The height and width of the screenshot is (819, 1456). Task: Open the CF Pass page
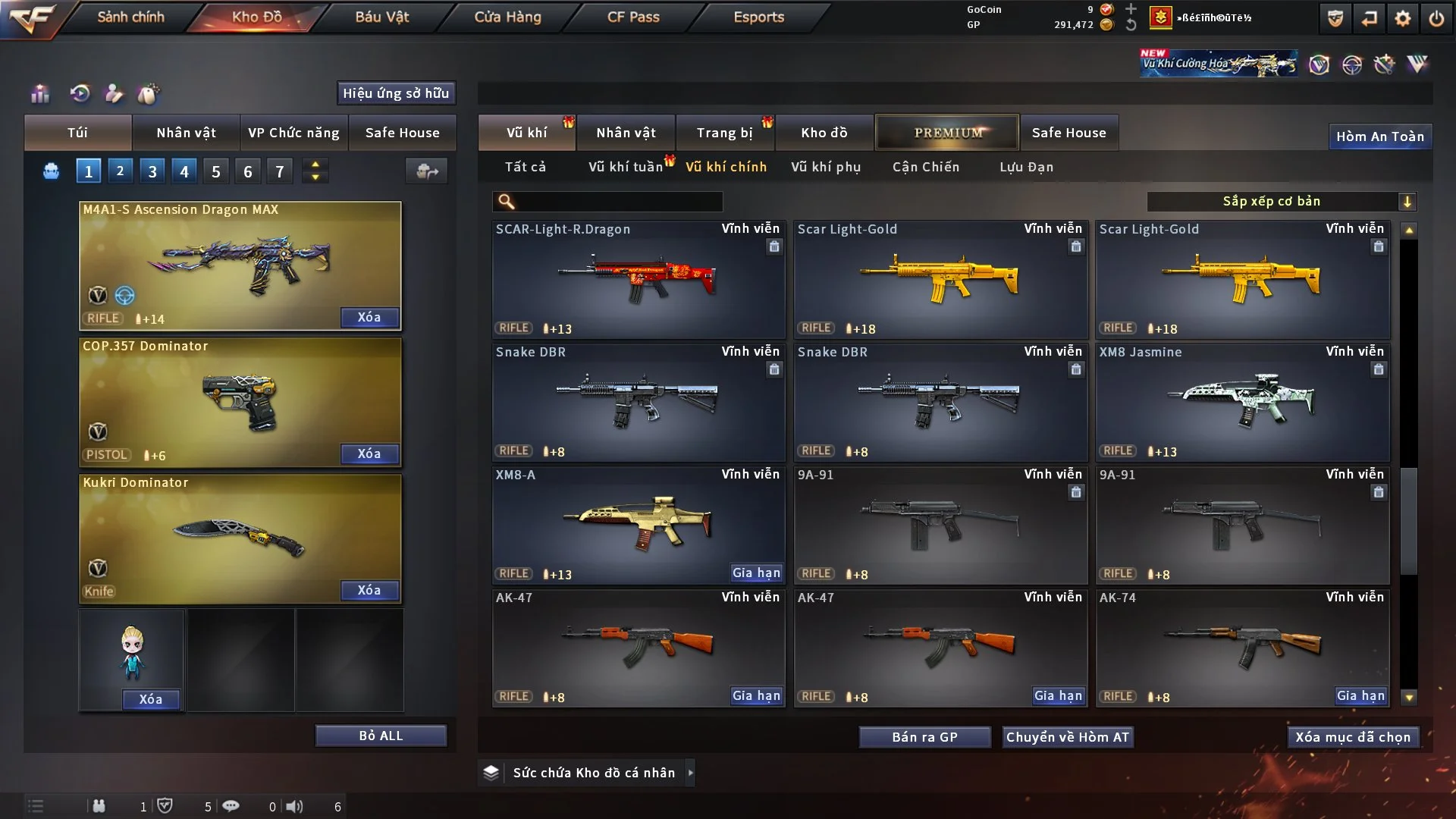pos(633,17)
